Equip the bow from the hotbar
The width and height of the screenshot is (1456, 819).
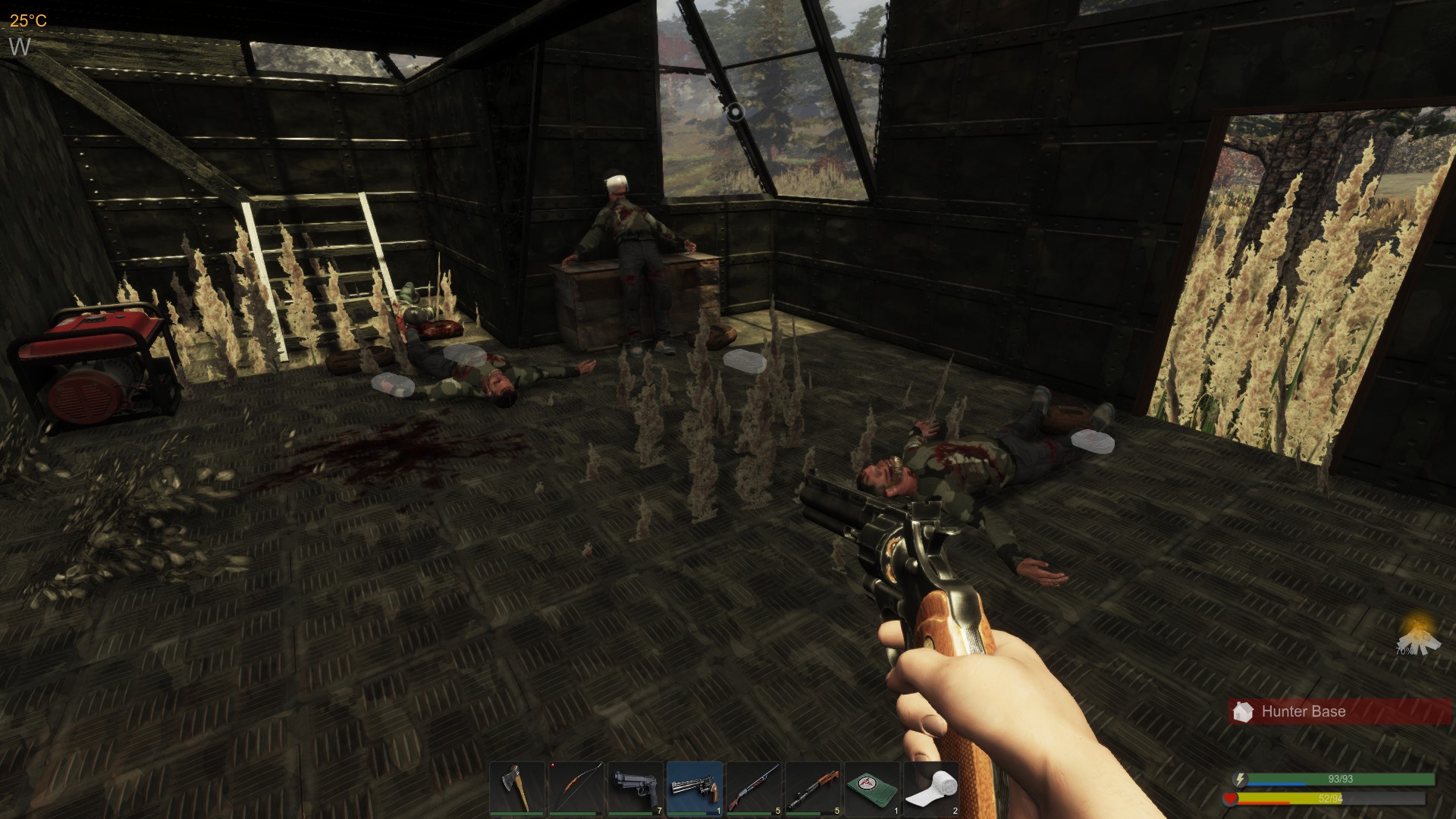(576, 789)
